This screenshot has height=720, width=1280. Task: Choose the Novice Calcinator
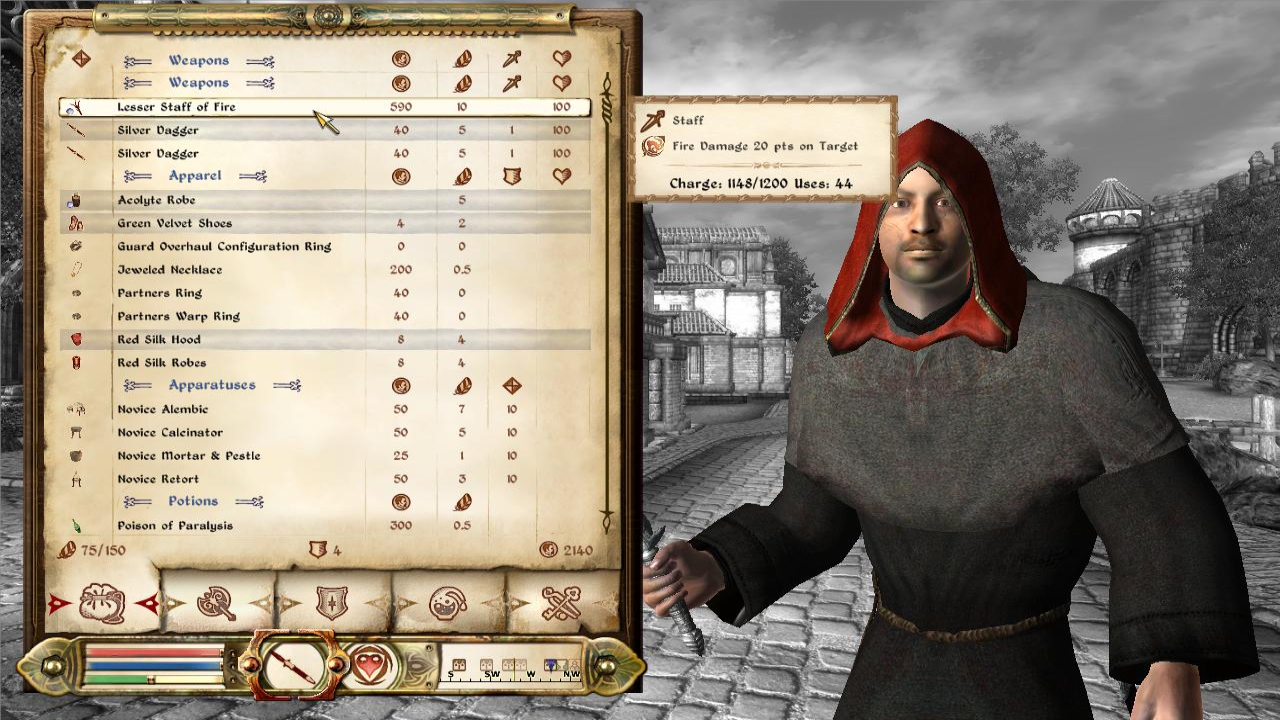(x=170, y=432)
